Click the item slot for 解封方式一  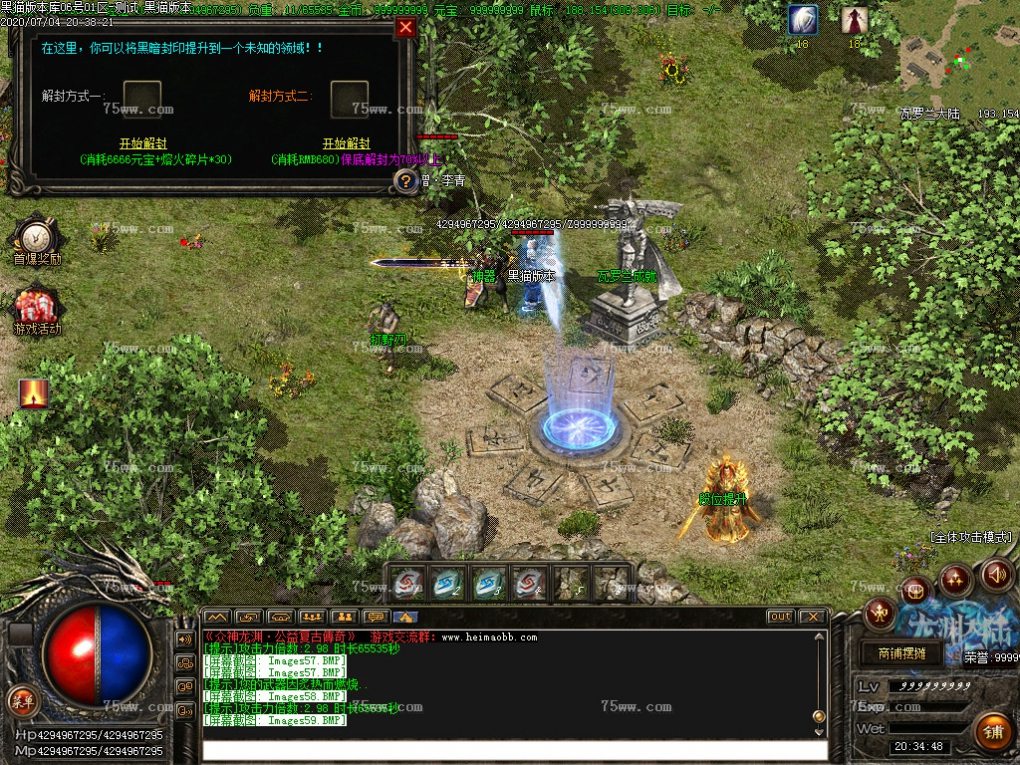click(x=142, y=98)
